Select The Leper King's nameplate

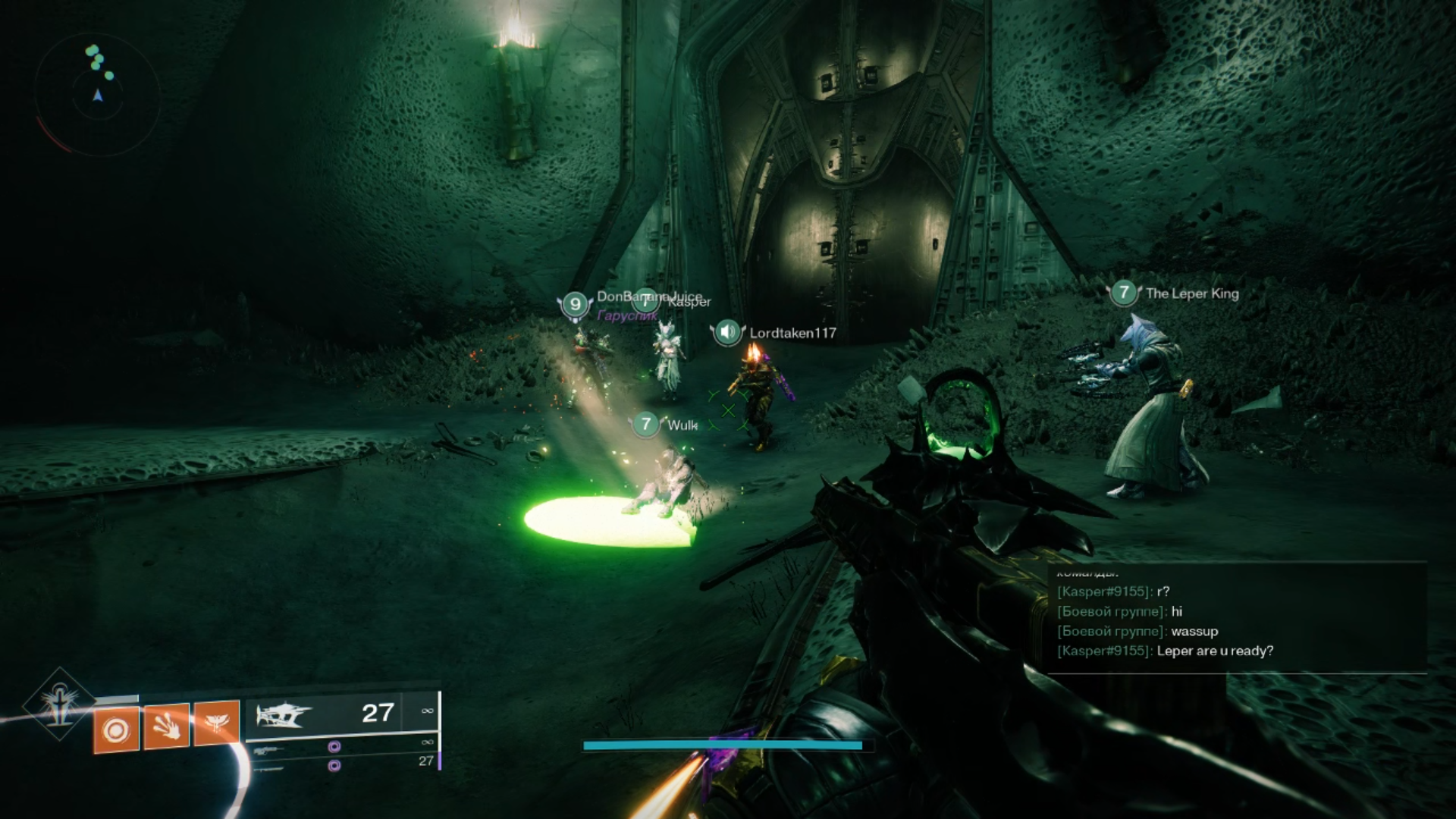[x=1191, y=293]
